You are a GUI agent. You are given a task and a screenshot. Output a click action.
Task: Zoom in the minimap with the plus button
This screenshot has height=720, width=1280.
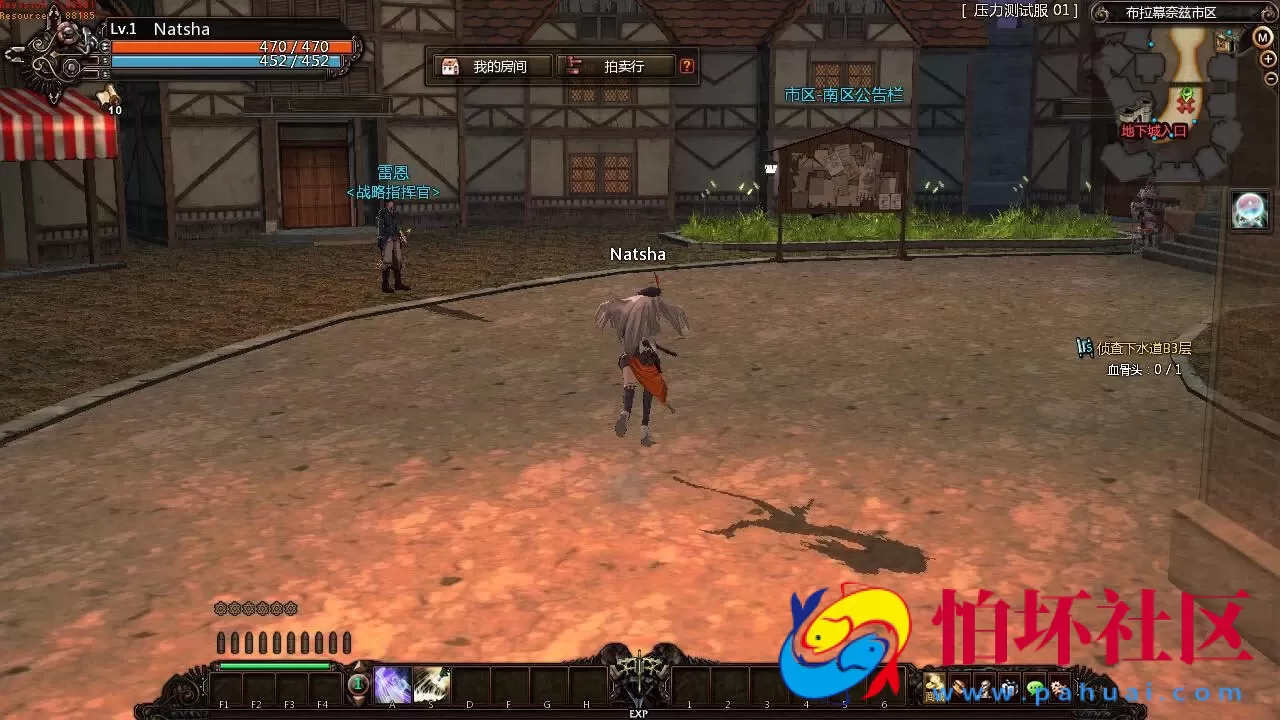coord(1268,59)
